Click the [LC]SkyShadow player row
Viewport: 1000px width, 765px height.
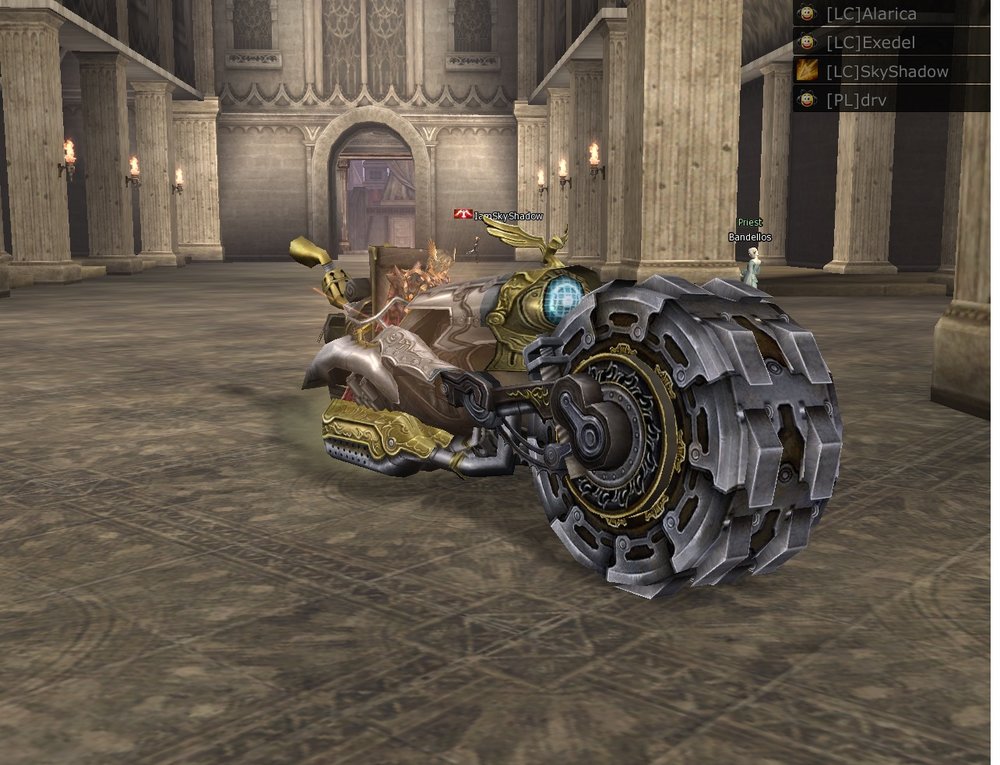(886, 71)
